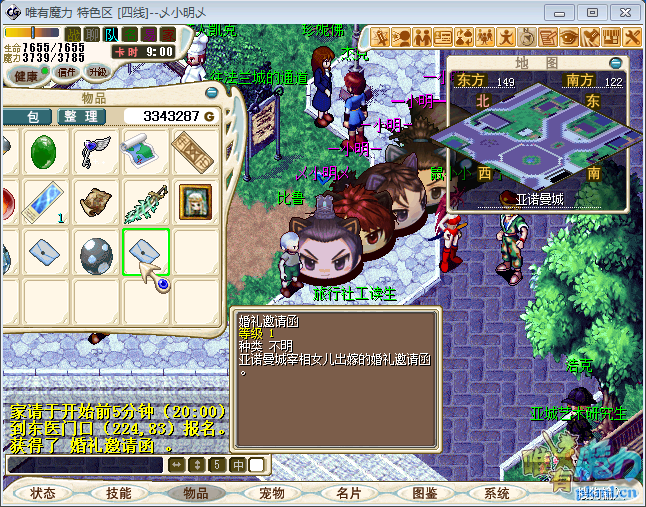Open the 宠物 pets tab
The image size is (646, 507).
(272, 493)
